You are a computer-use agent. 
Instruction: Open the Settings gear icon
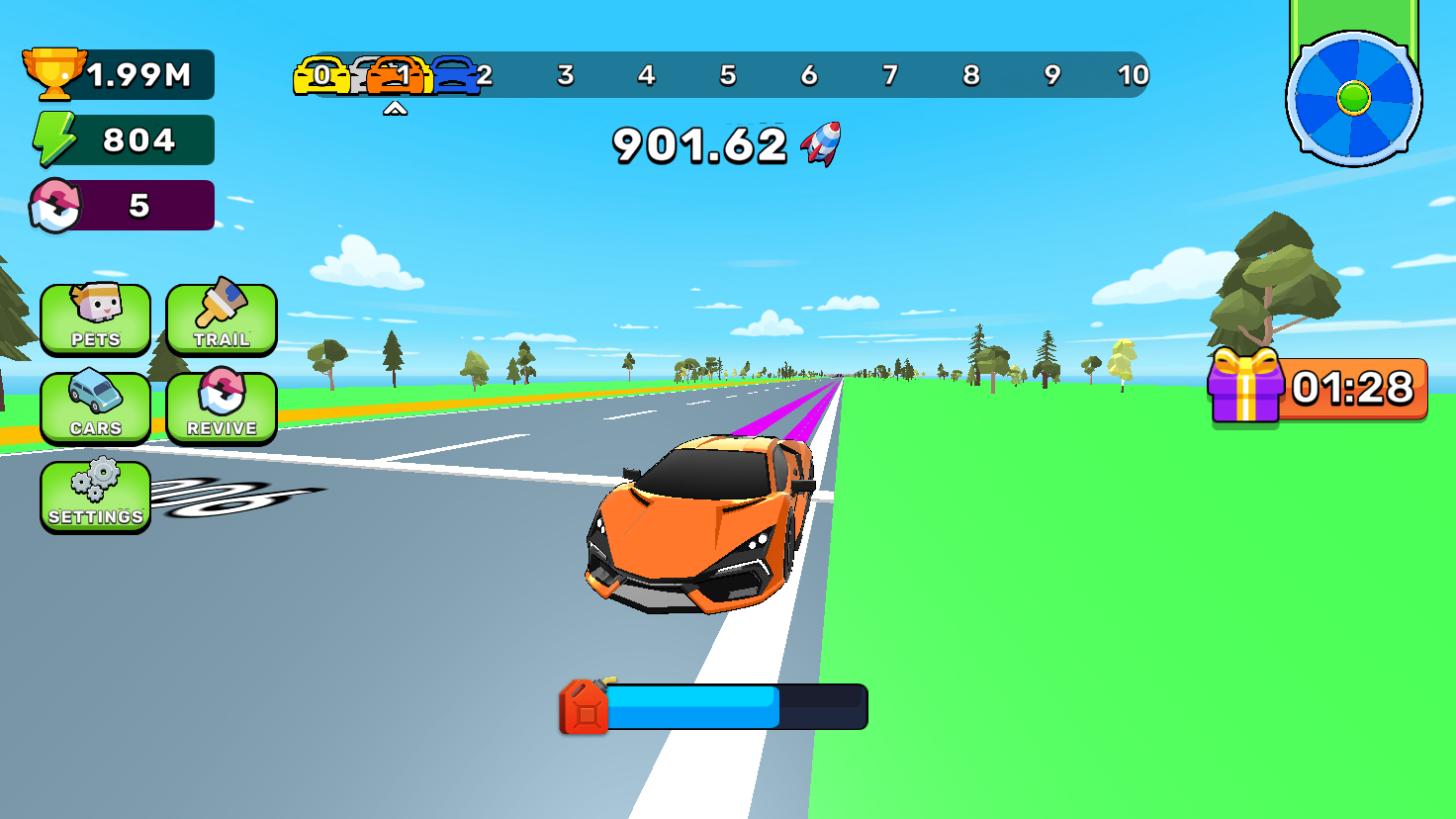pos(95,497)
